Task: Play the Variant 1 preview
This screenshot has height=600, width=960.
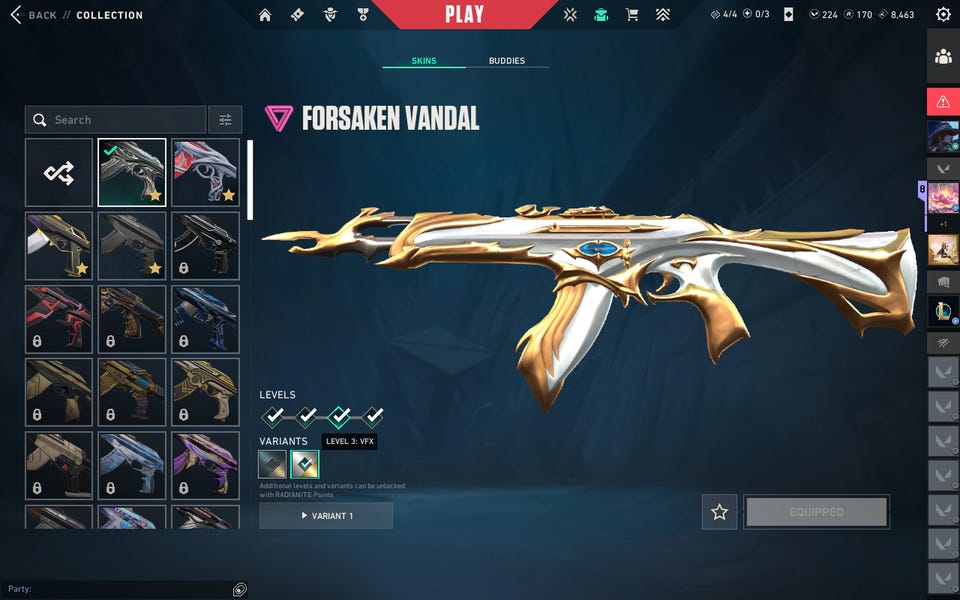Action: [x=326, y=516]
